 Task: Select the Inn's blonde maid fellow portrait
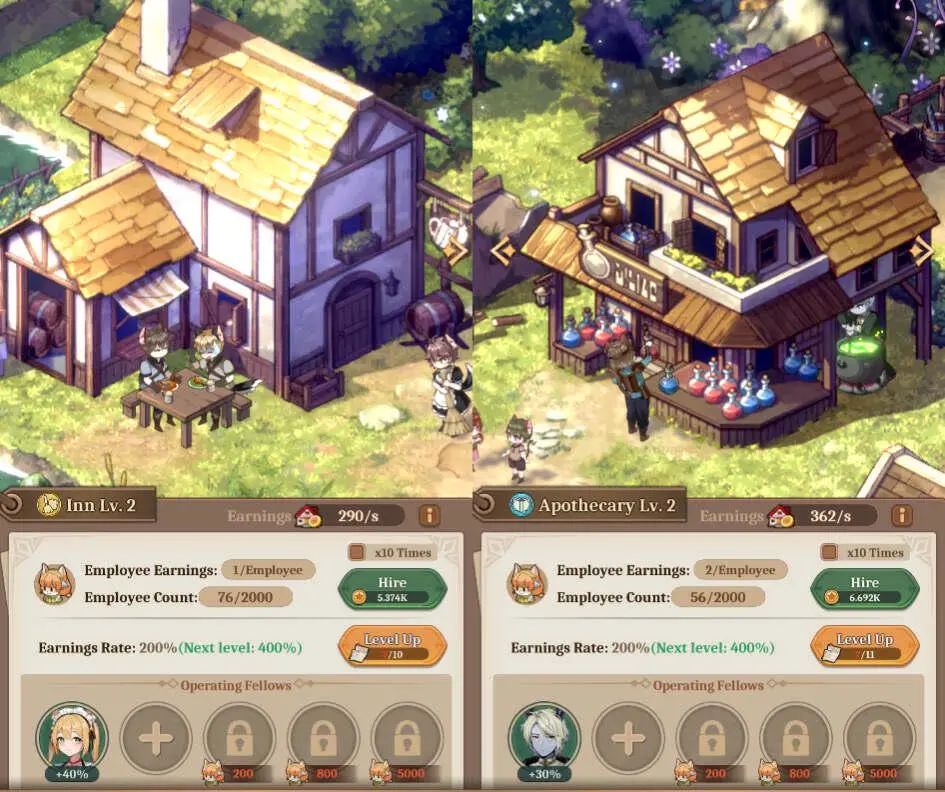72,737
